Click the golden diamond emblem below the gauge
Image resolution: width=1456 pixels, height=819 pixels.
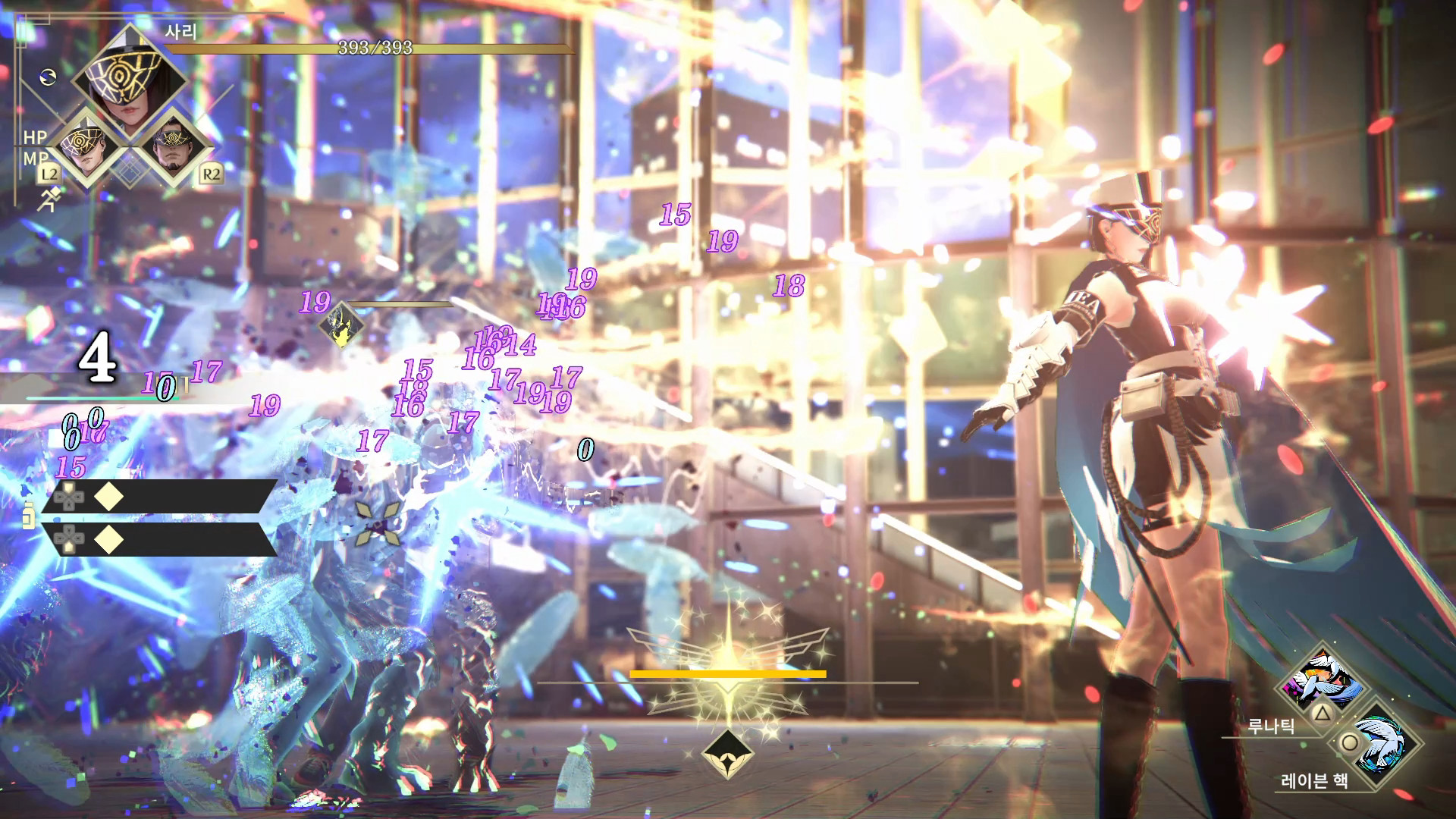click(727, 755)
